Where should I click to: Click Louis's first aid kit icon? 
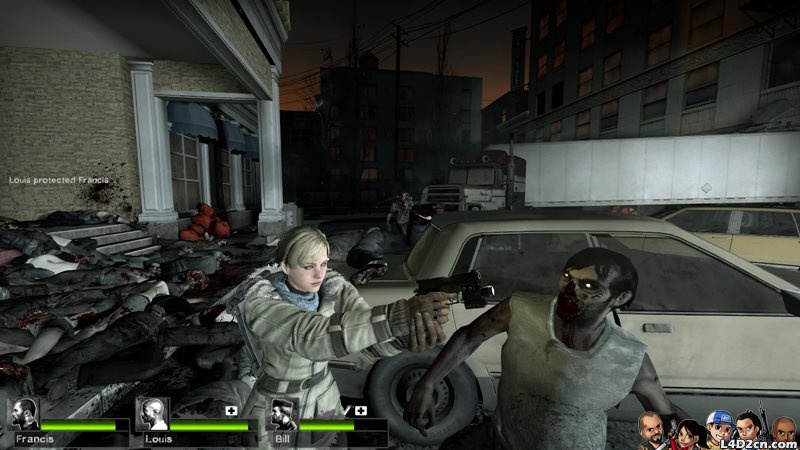[x=232, y=410]
